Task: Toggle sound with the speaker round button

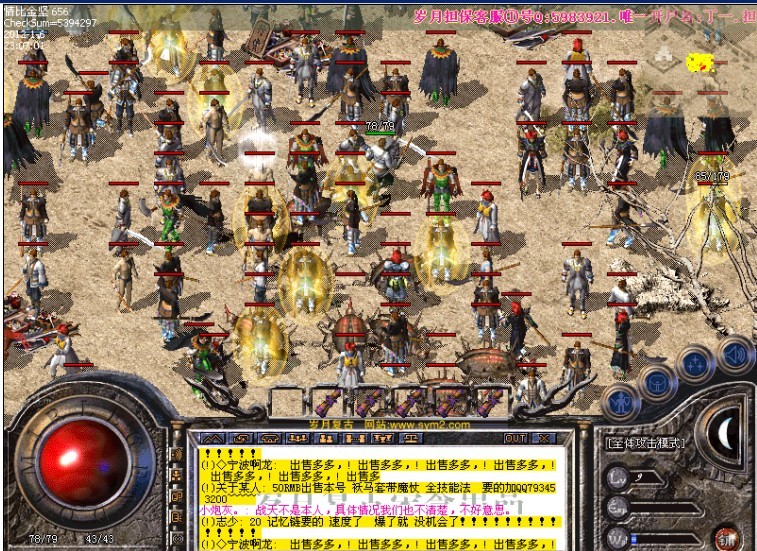Action: coord(733,352)
